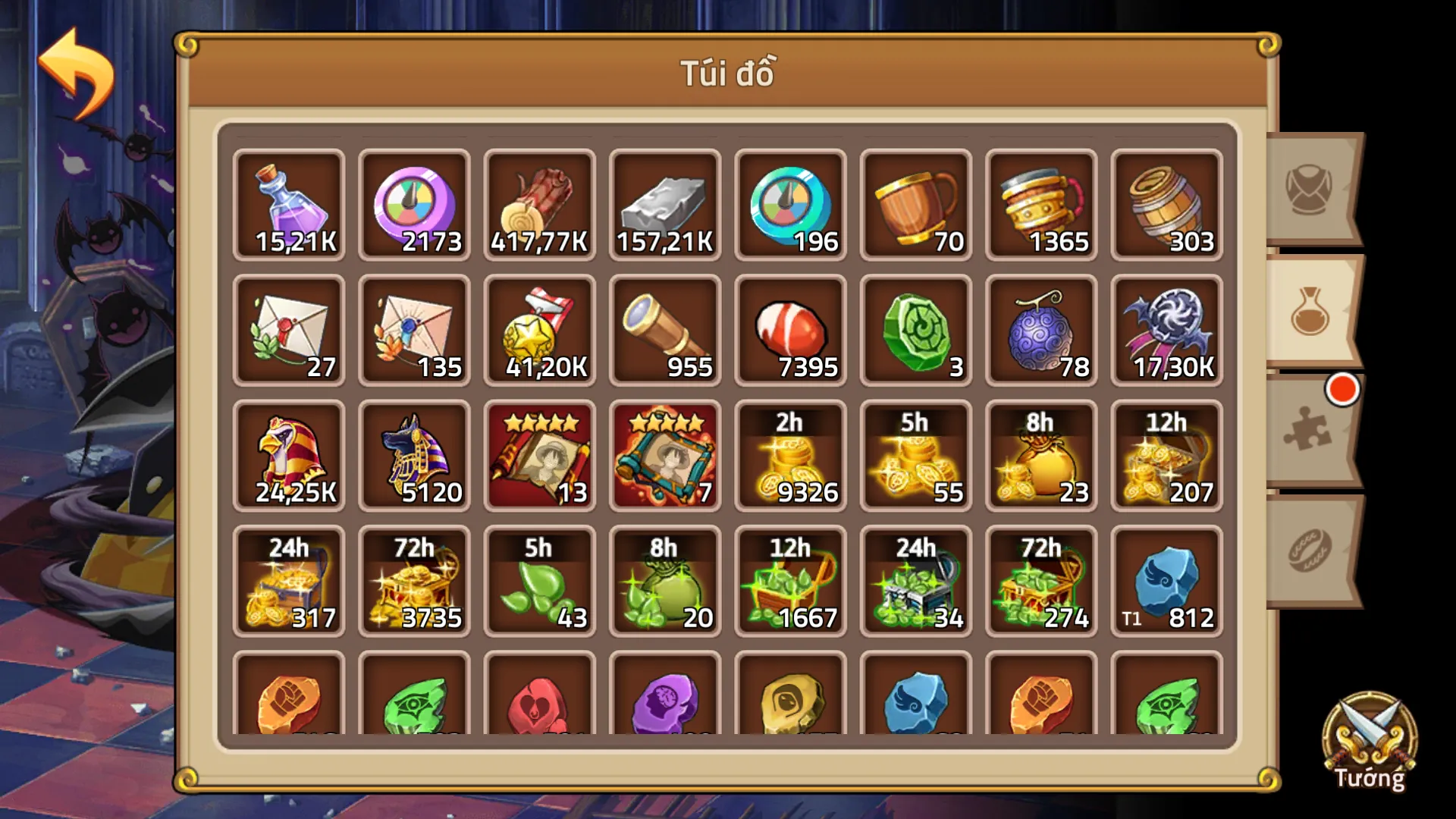Screen dimensions: 1456x819
Task: Open the 4-star hero scroll item
Action: pyautogui.click(x=540, y=455)
